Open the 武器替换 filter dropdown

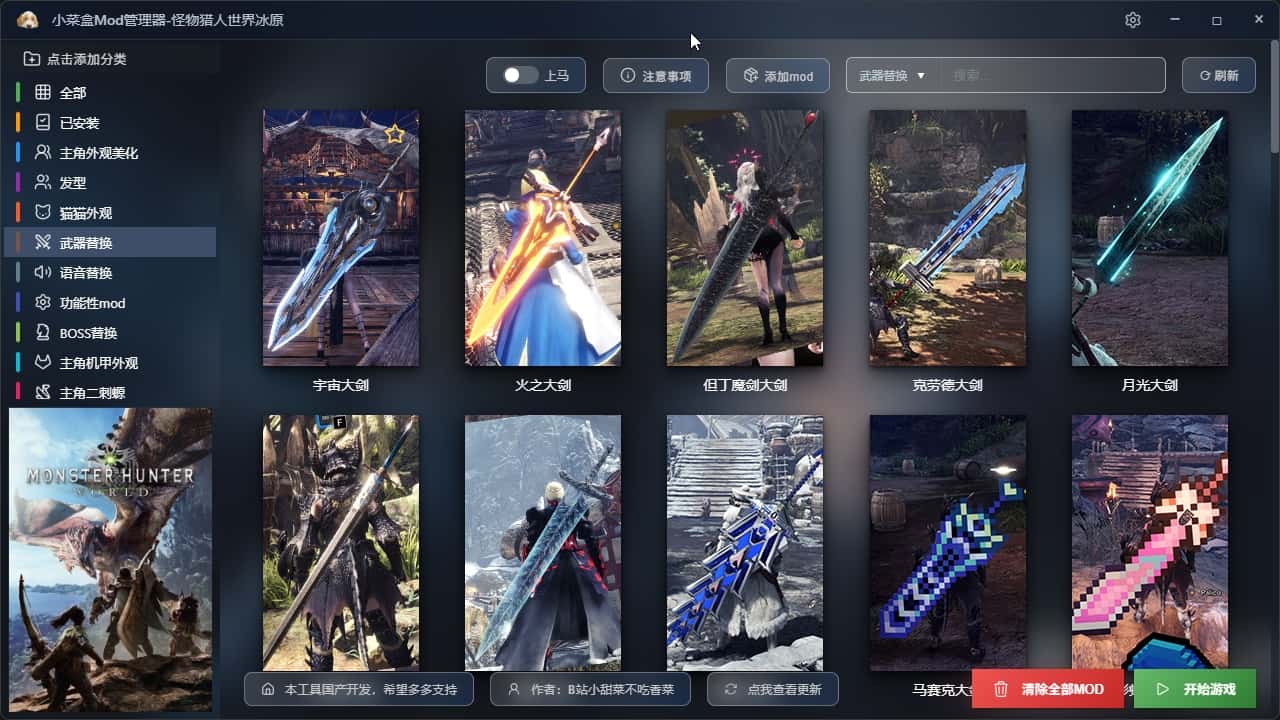pyautogui.click(x=892, y=75)
